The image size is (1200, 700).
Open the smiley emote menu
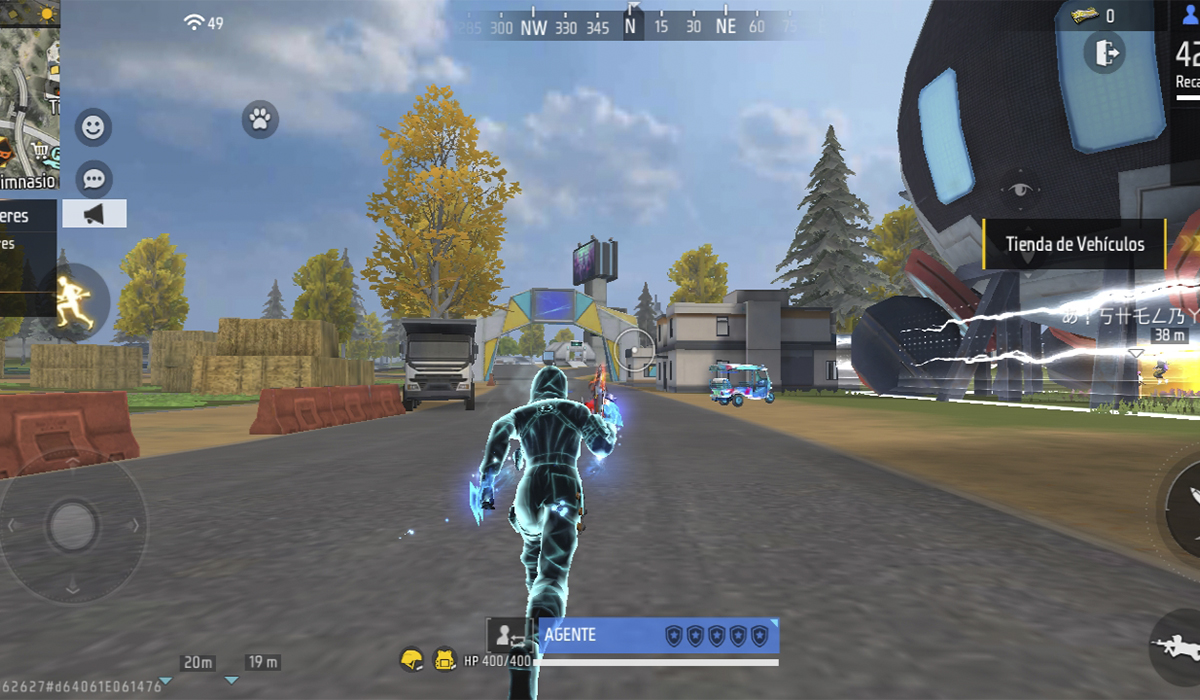pyautogui.click(x=94, y=127)
